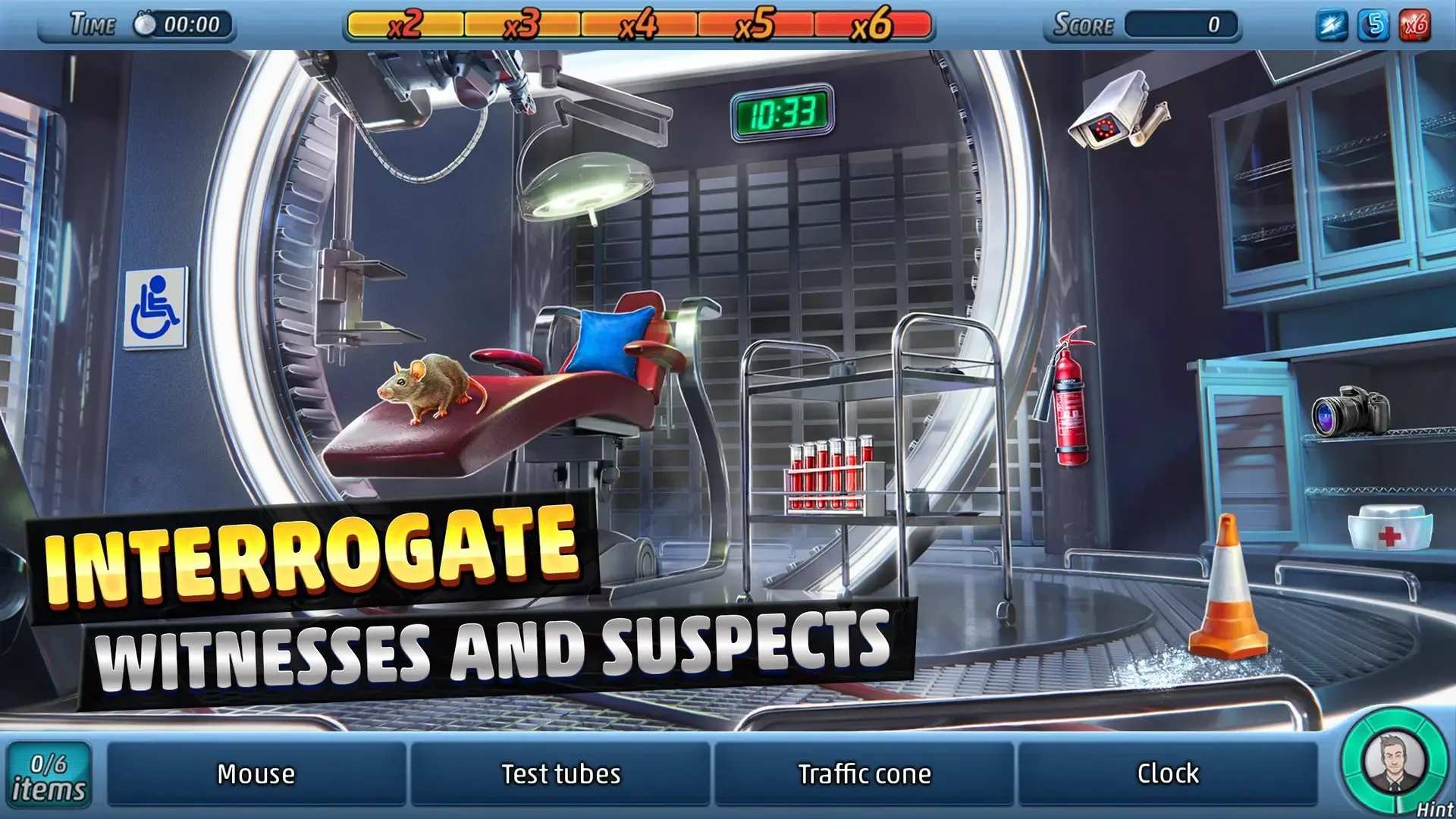Click the Traffic cone entry in the list
Image resolution: width=1456 pixels, height=819 pixels.
[x=865, y=773]
